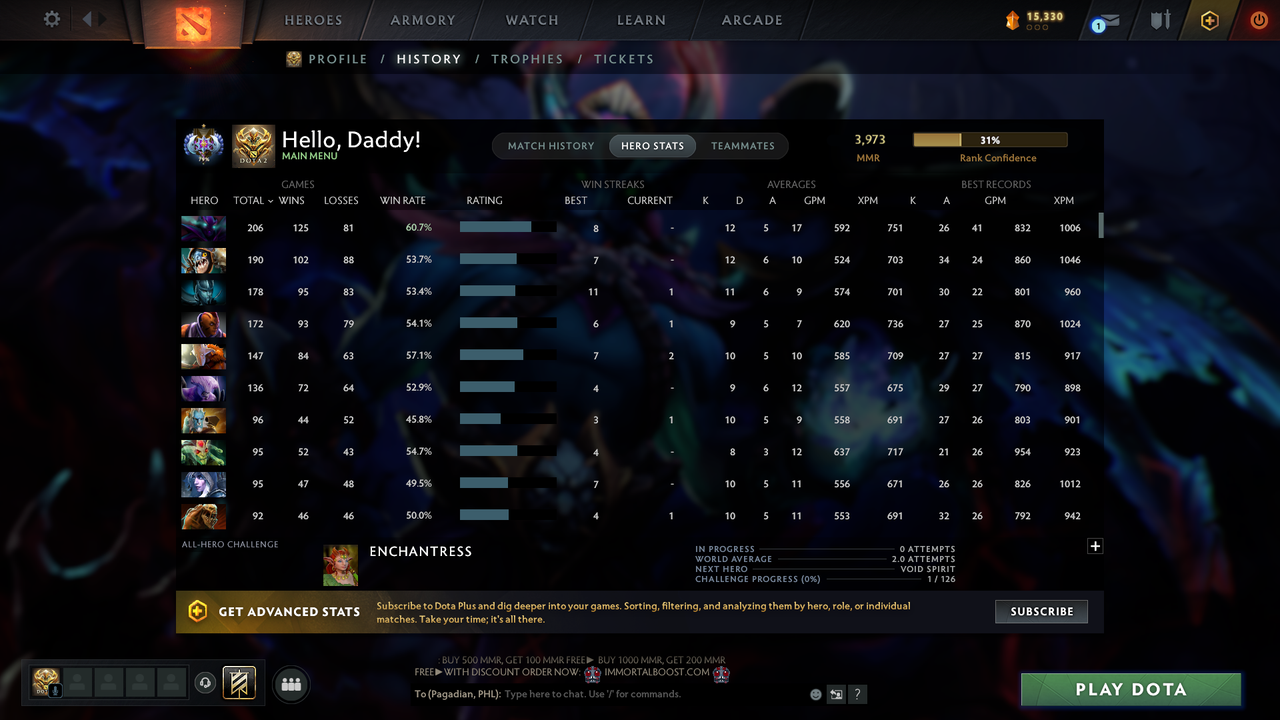
Task: Open the Armory shield-and-sword icon
Action: [x=1160, y=19]
